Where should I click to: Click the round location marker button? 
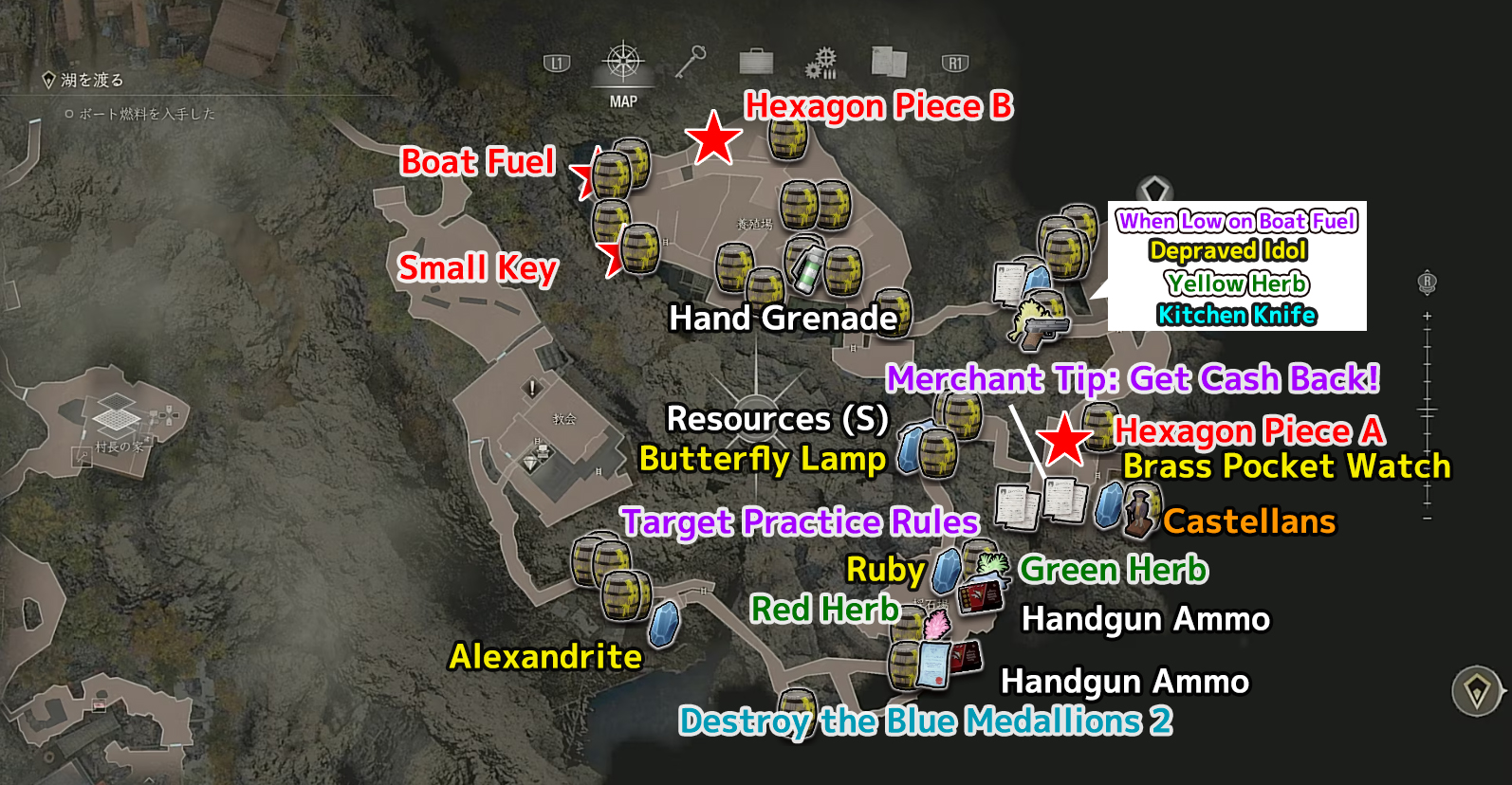click(x=1476, y=691)
